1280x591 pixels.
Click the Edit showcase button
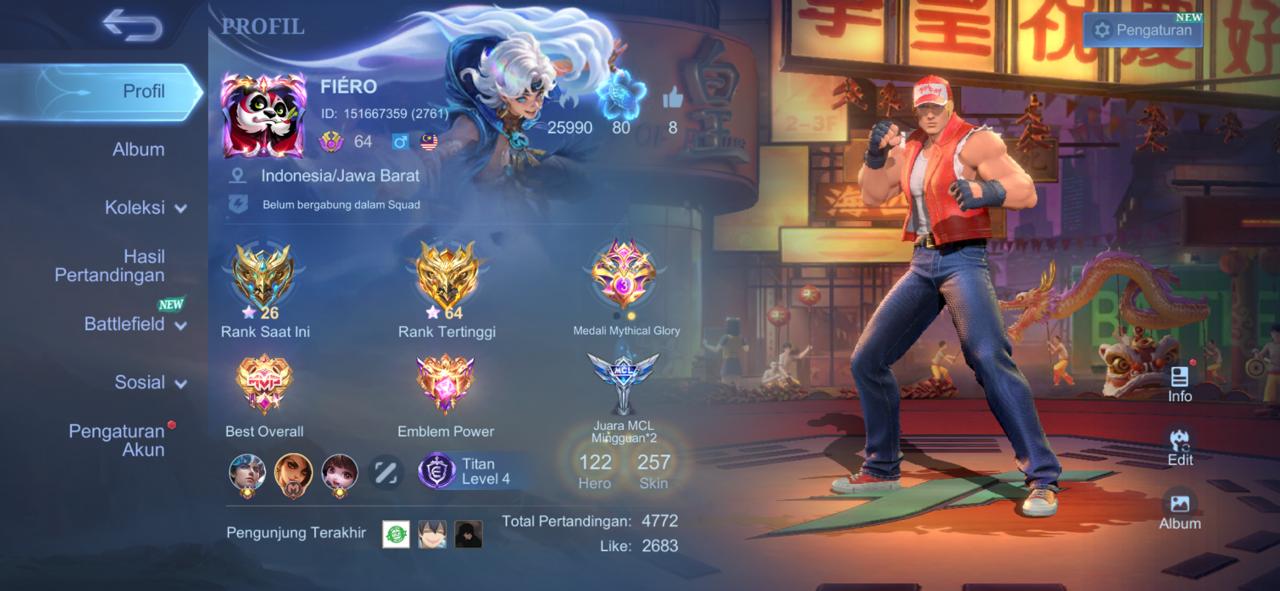point(1180,447)
